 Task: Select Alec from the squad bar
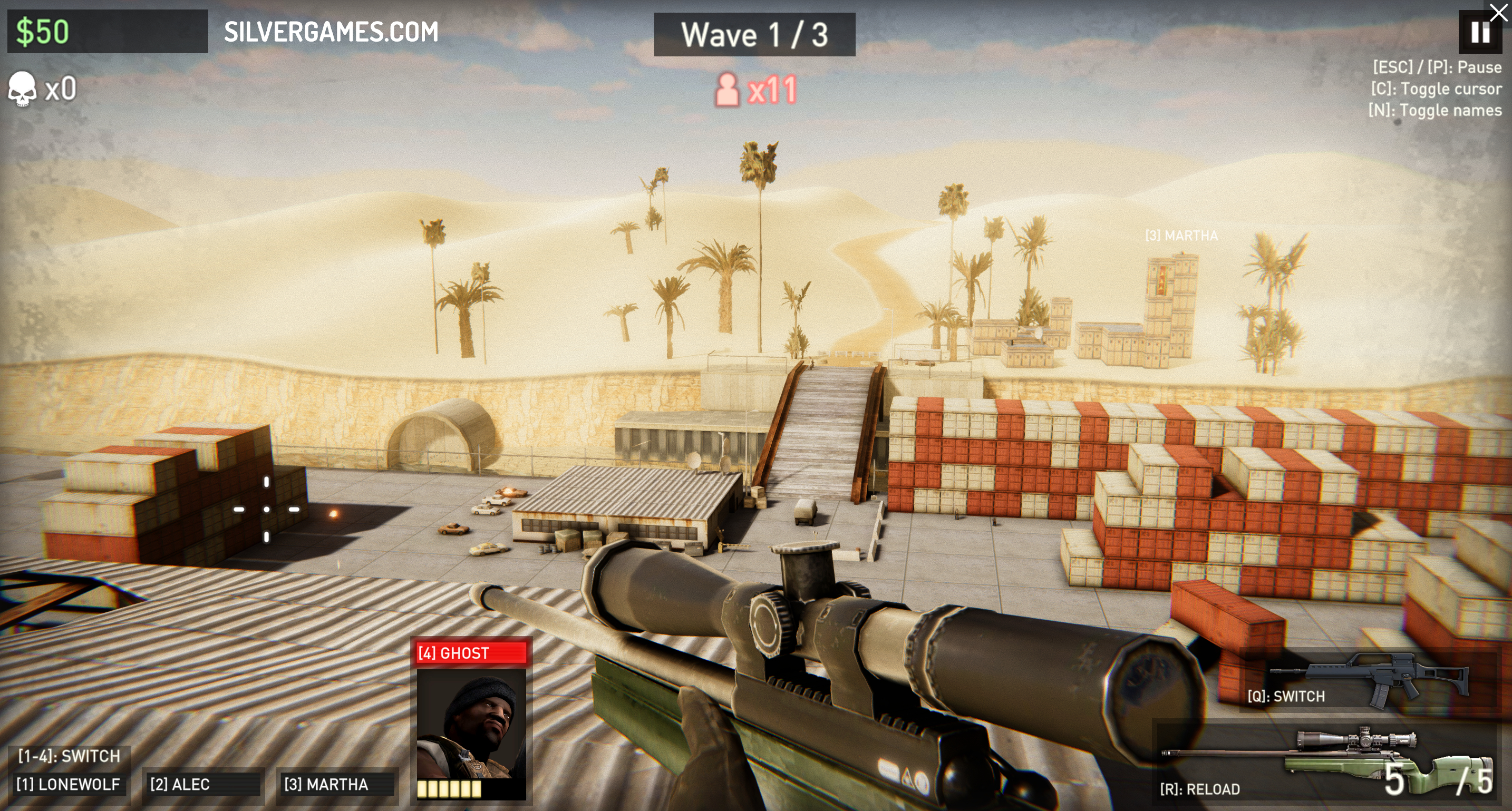(x=201, y=784)
